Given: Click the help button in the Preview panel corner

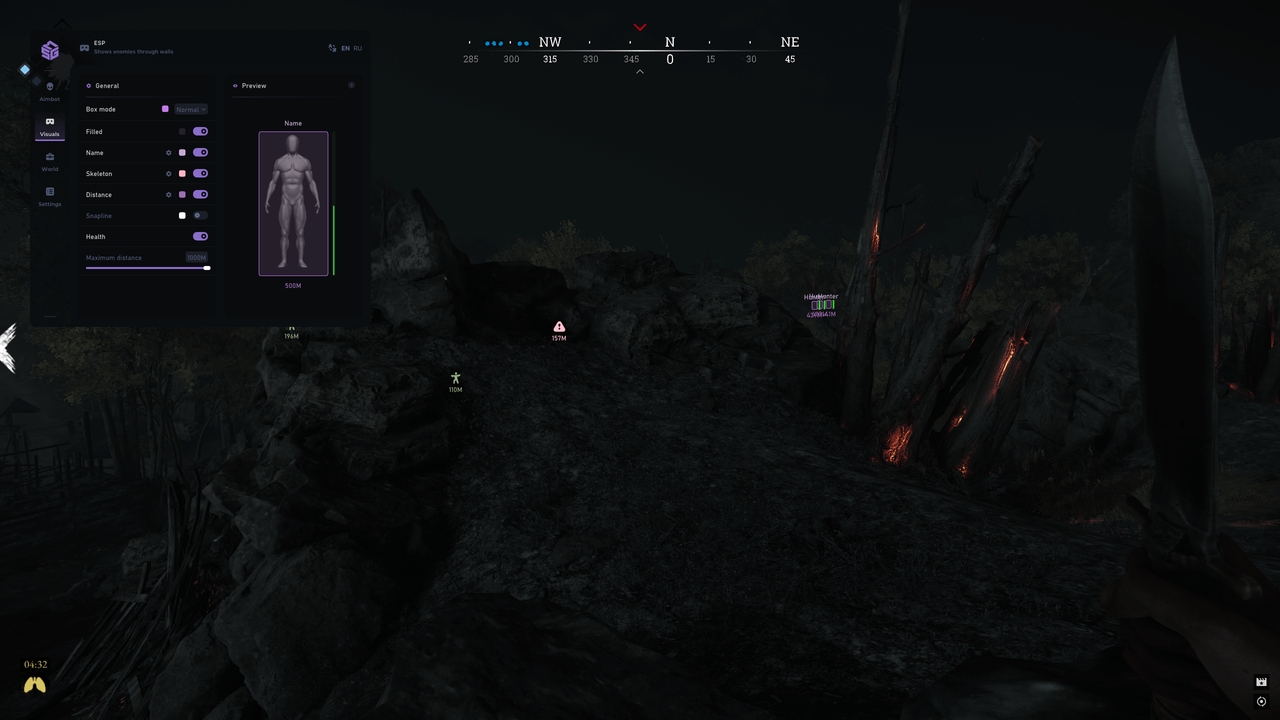Looking at the screenshot, I should [351, 85].
